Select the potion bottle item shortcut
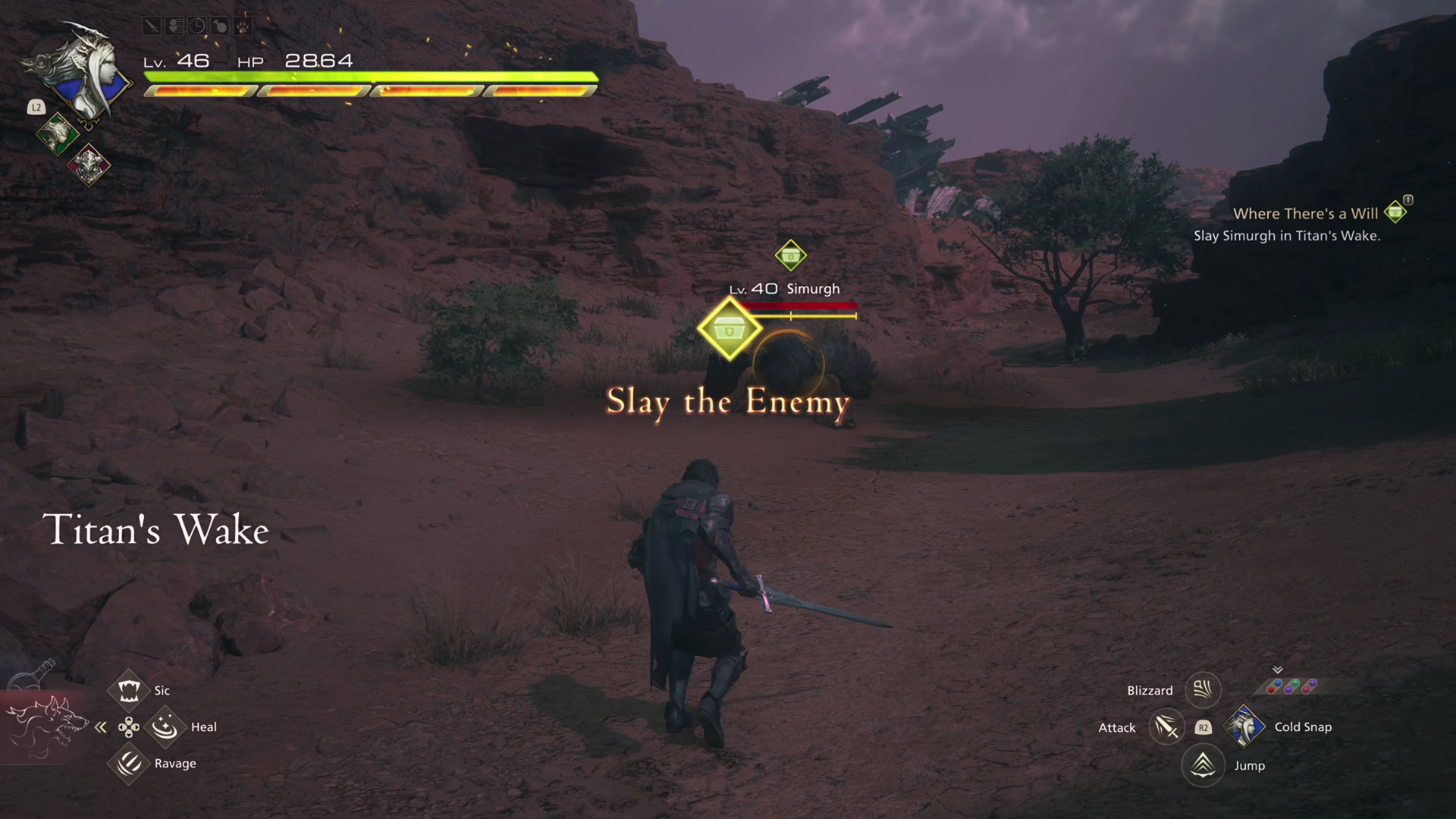1456x819 pixels. coord(36,674)
